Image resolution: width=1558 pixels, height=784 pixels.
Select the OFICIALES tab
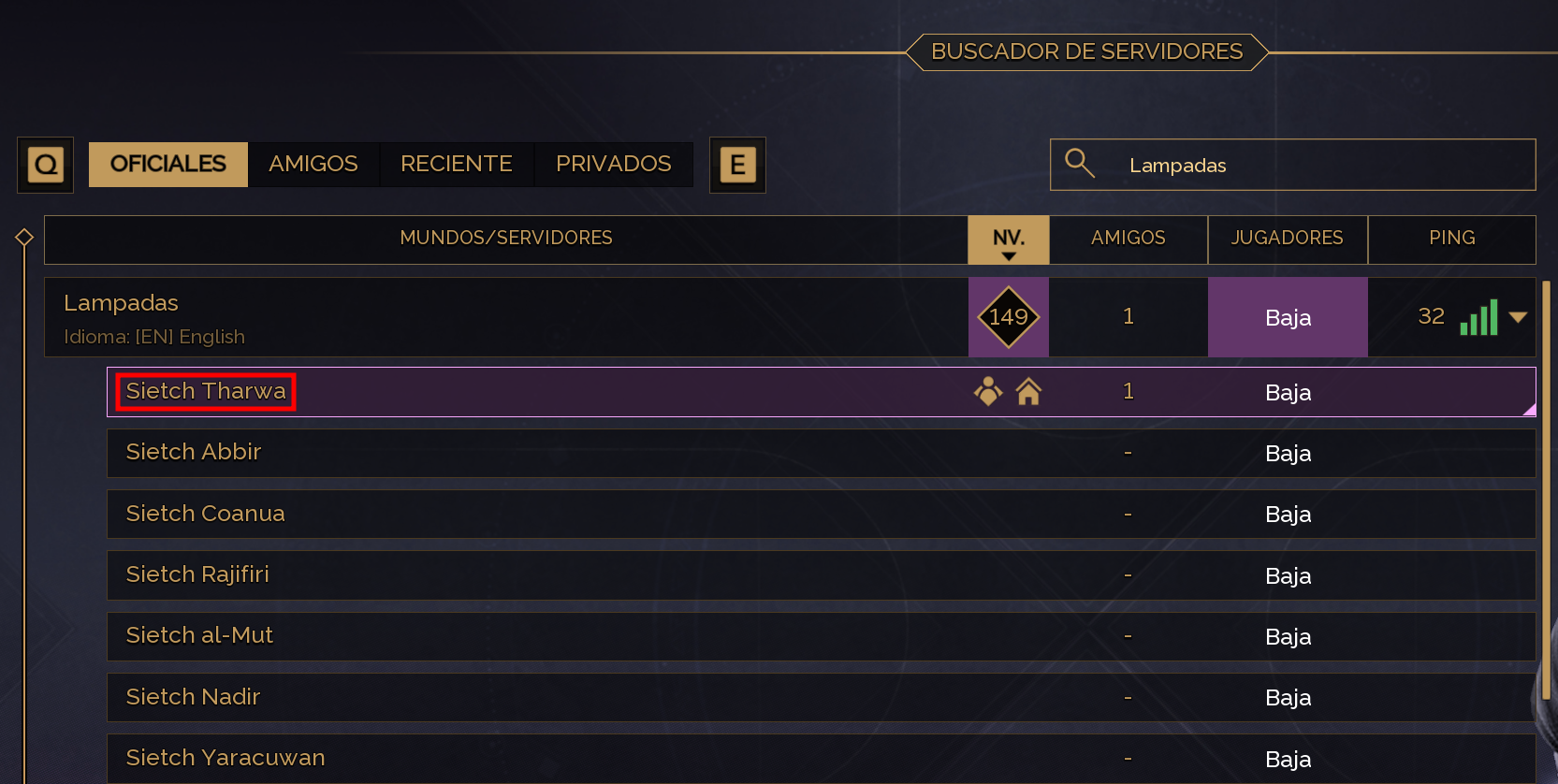pos(167,164)
